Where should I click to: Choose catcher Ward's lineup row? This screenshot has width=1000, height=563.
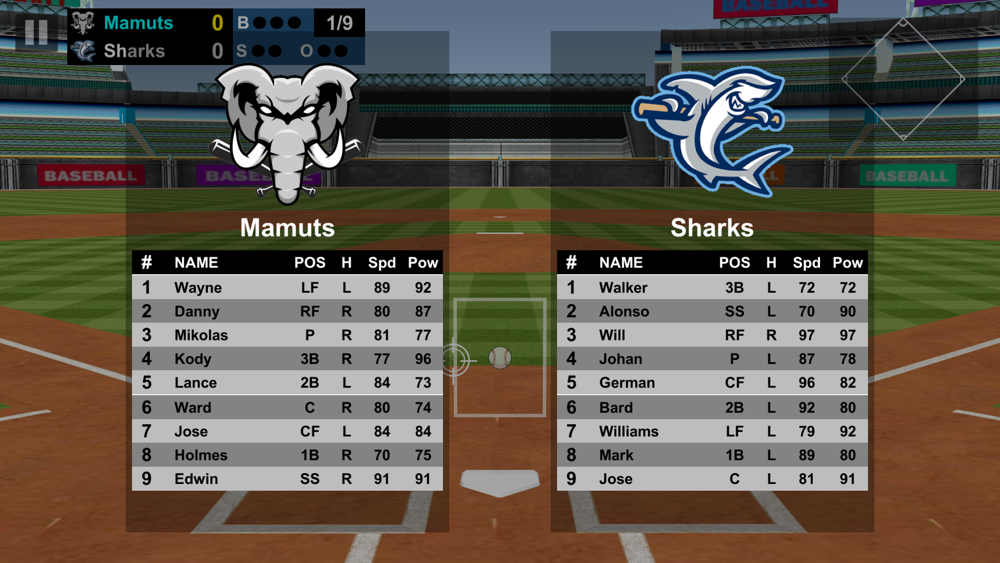tap(287, 408)
